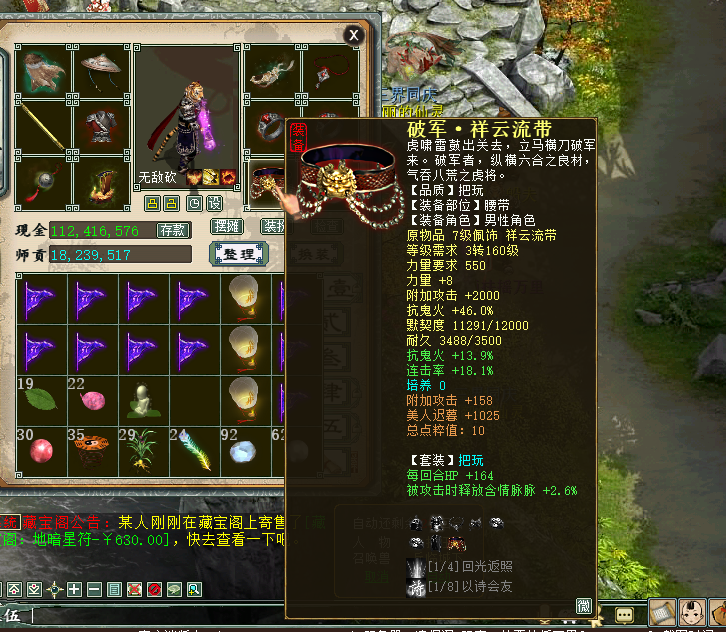Select the rainbow feather item stack

pos(197,450)
